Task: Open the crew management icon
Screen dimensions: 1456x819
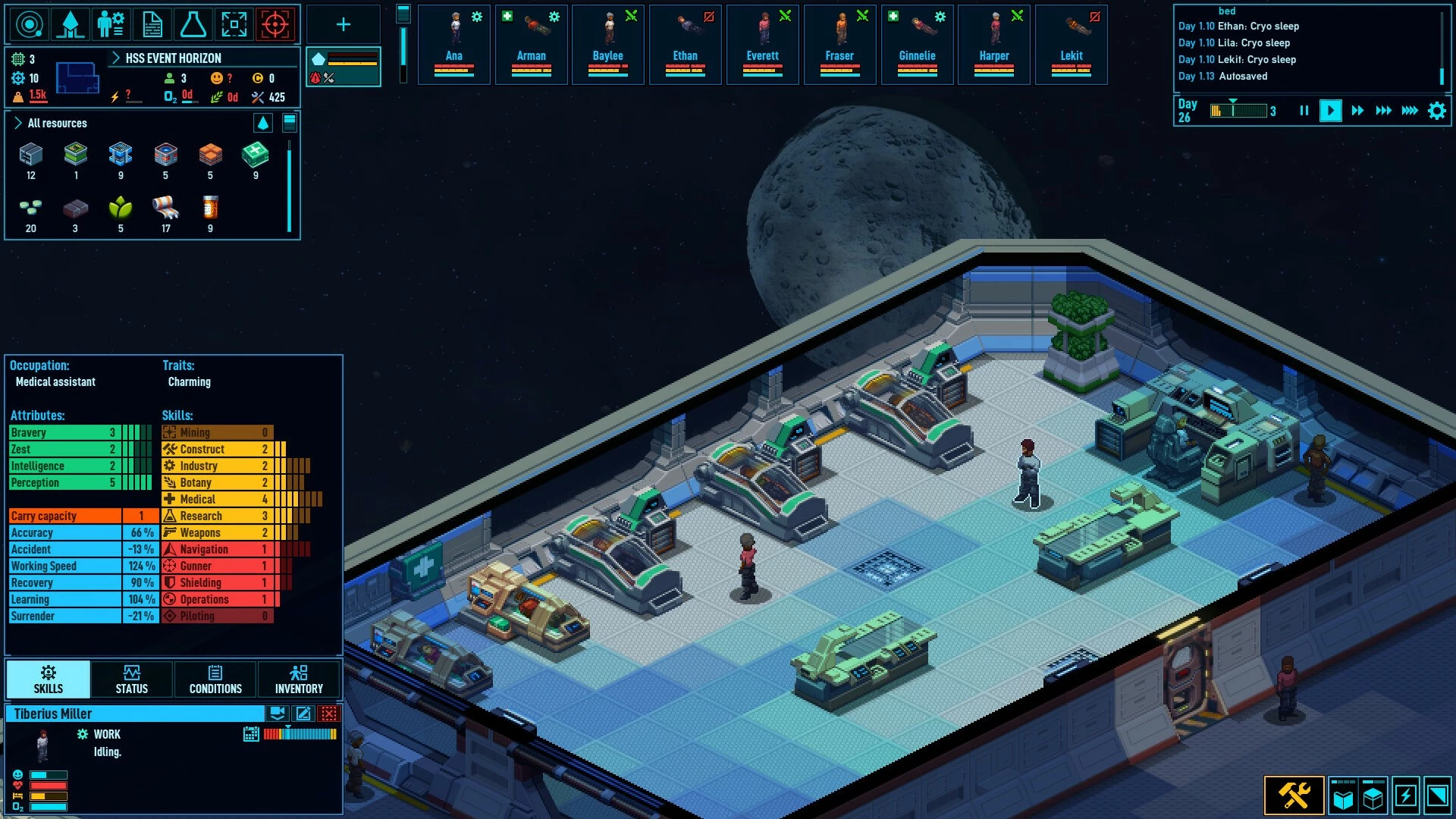Action: (111, 24)
